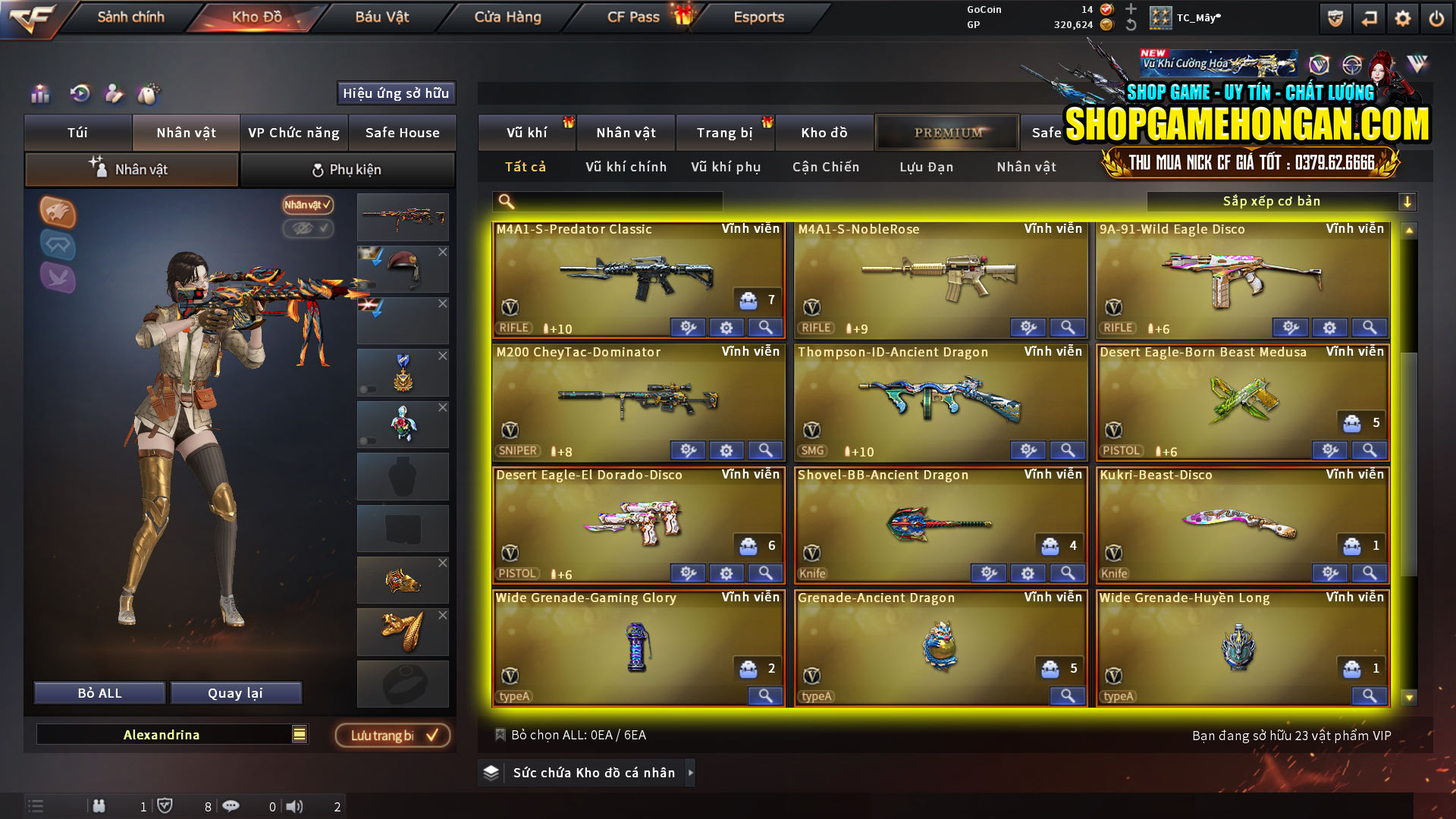Toggle the Nhân vật filter checkmark above the character

point(306,206)
